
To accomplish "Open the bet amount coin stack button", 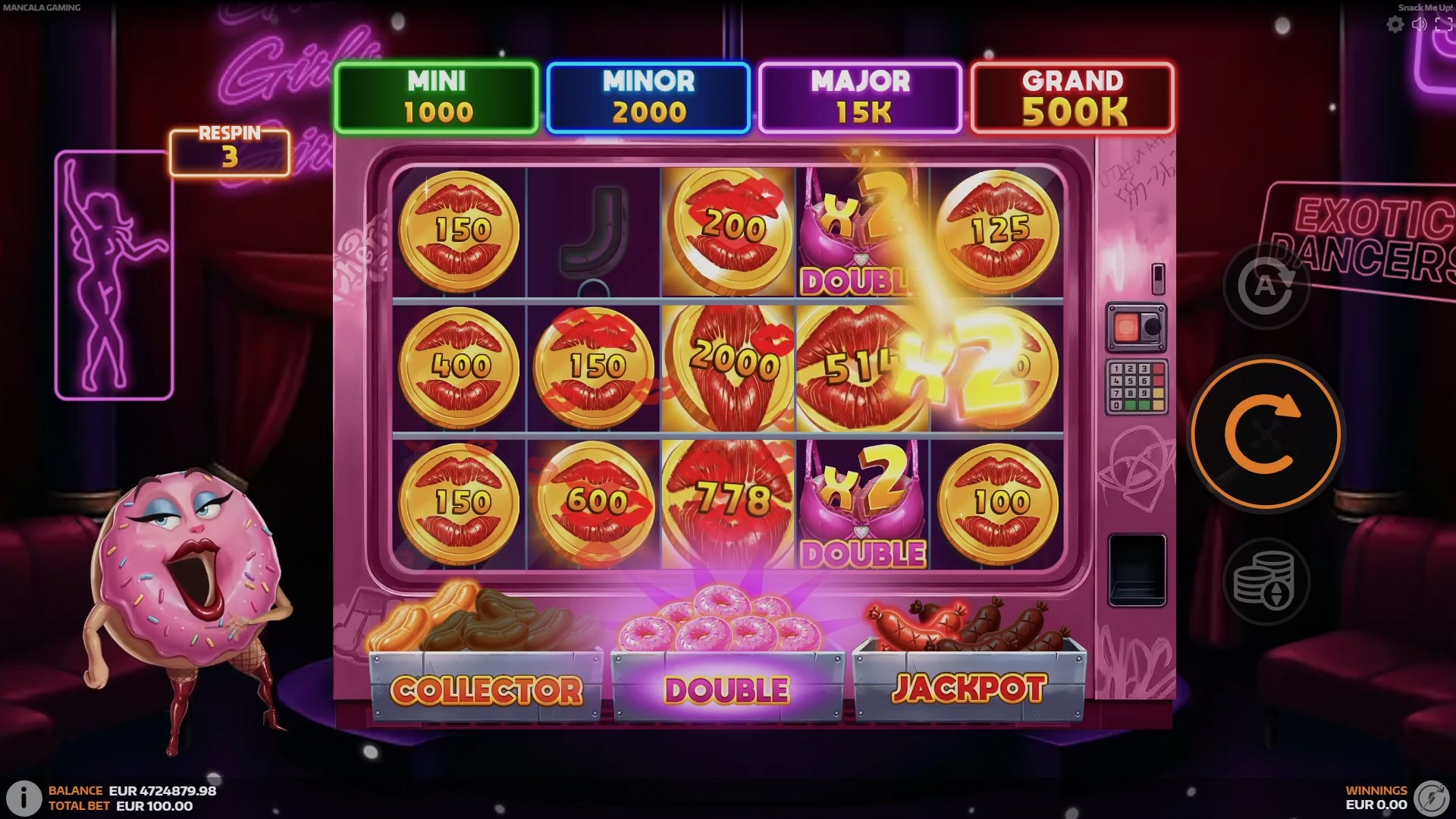I will tap(1265, 582).
